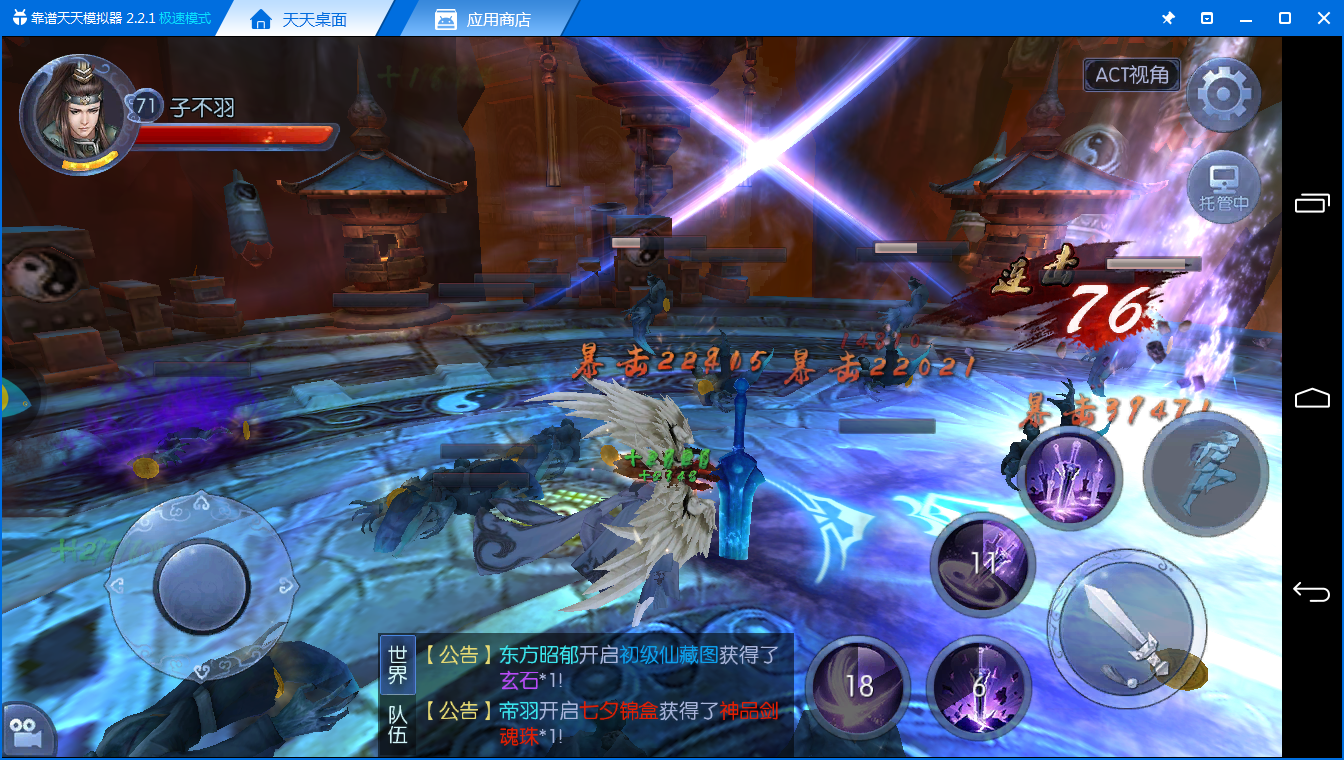
Task: Select the skill with 18 cooldown
Action: coord(858,686)
